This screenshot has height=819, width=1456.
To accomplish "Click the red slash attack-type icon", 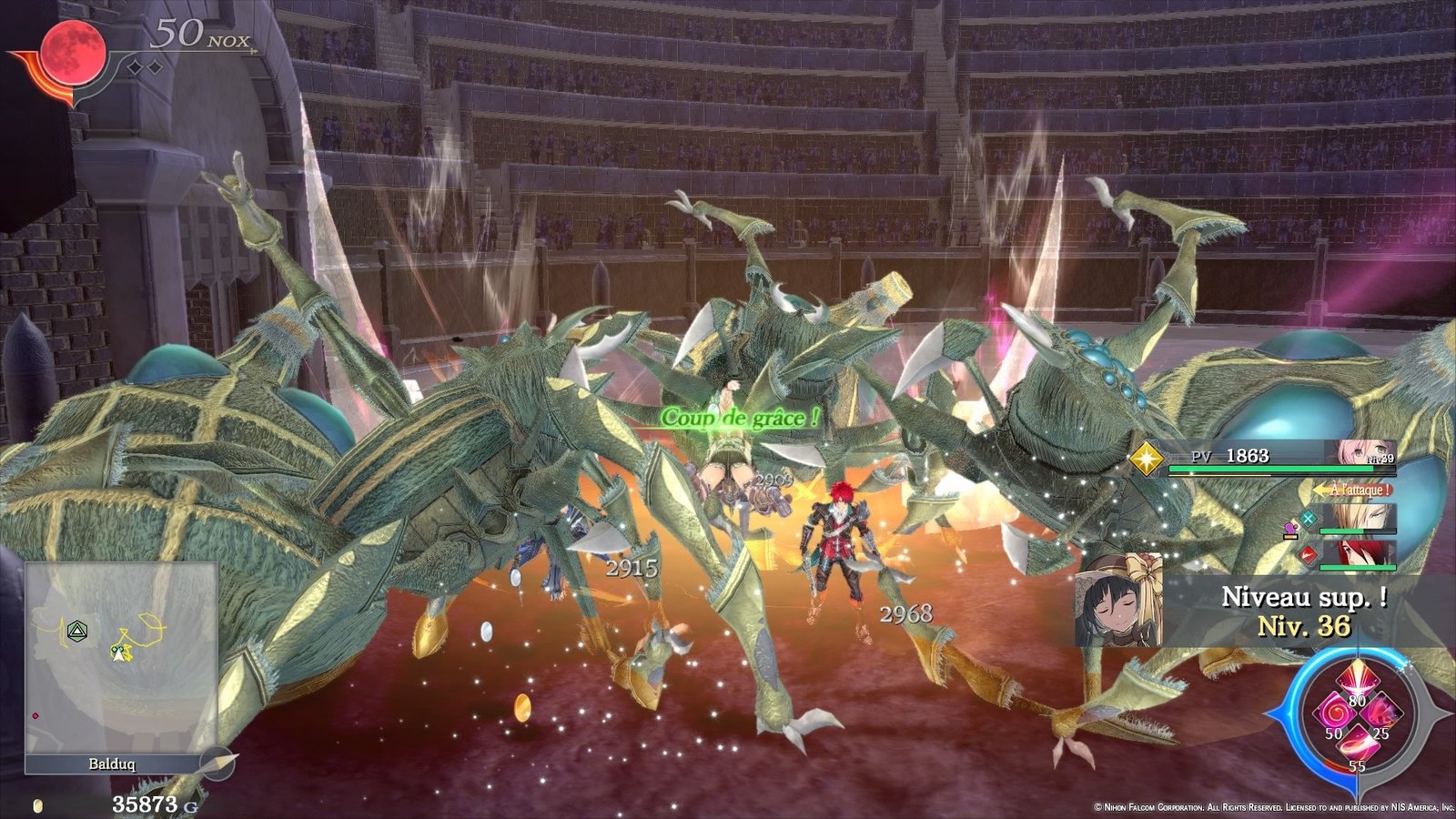I will [x=1308, y=552].
